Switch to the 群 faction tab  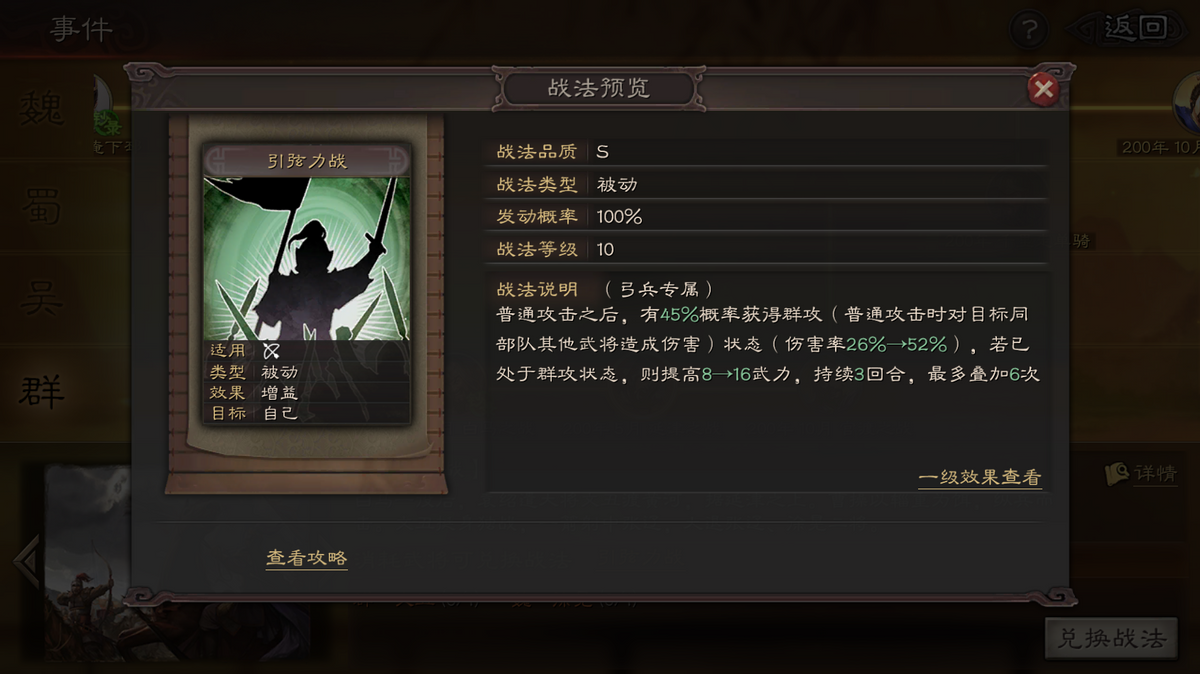point(41,391)
